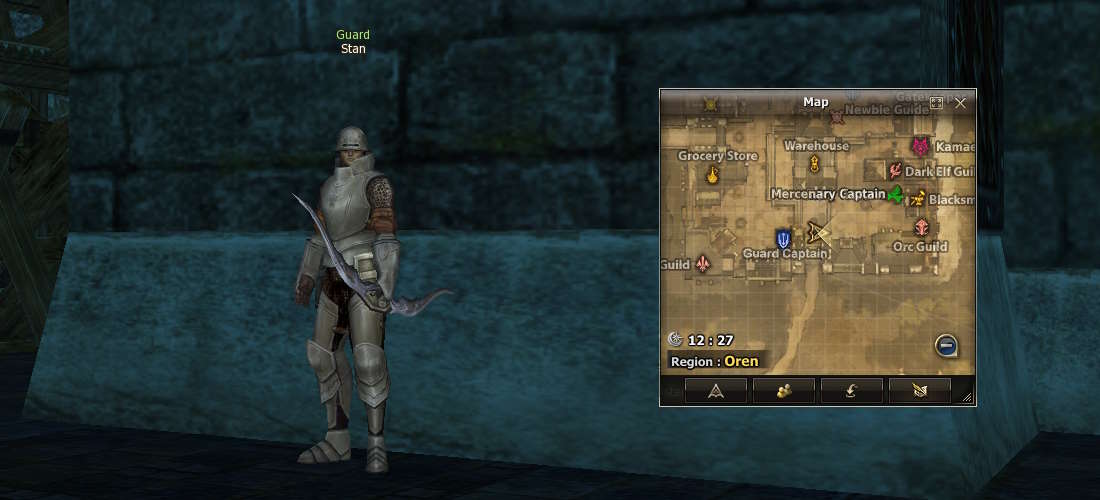Click the curved return arrow map button
Screen dimensions: 1100x500
[851, 391]
